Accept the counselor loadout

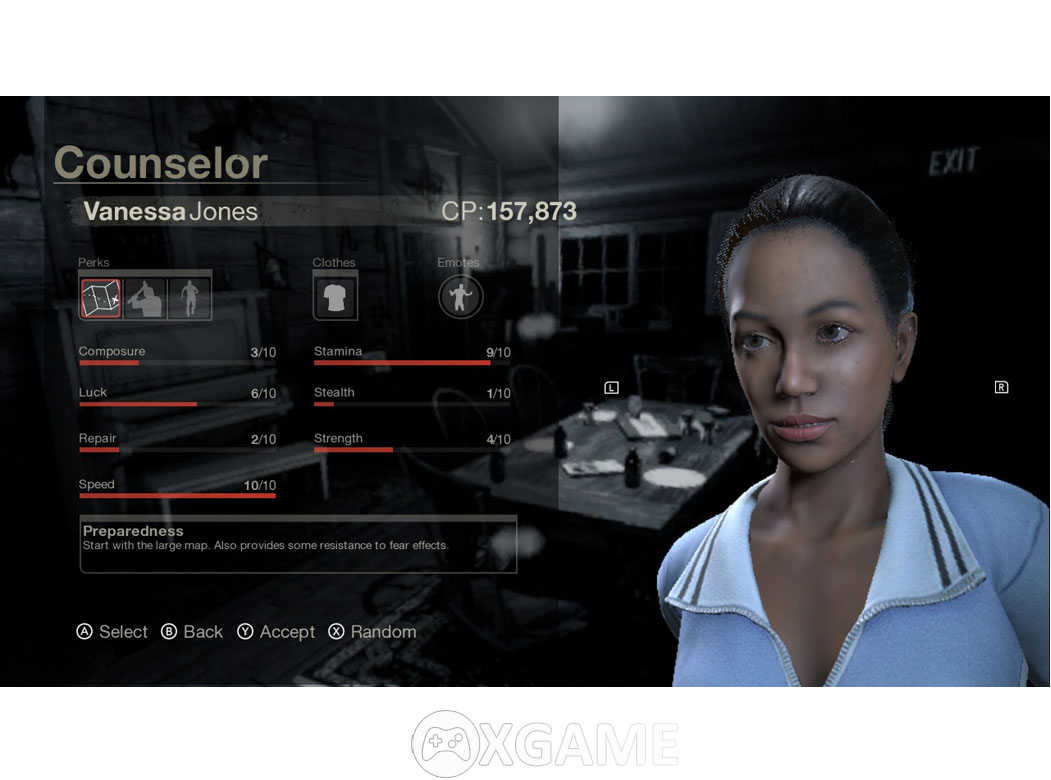(276, 632)
